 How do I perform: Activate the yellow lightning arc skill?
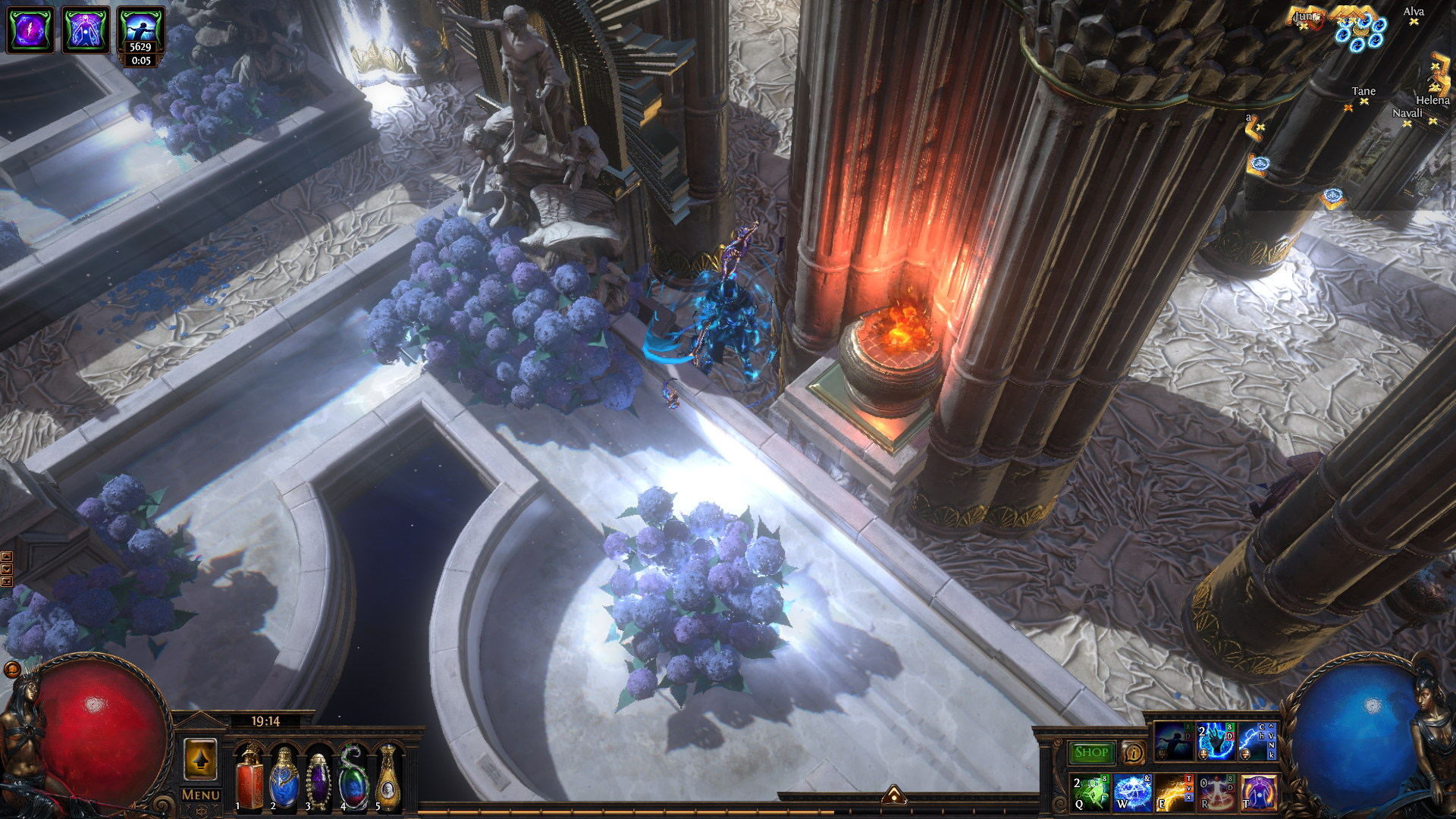[1174, 792]
